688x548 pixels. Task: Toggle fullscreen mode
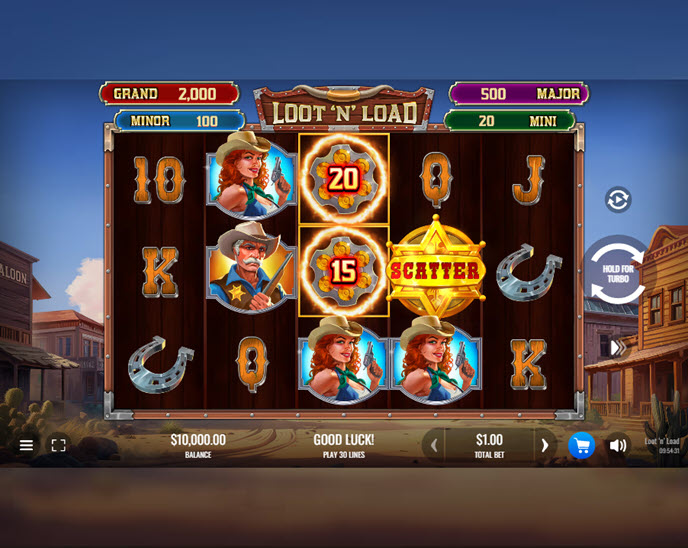point(59,445)
